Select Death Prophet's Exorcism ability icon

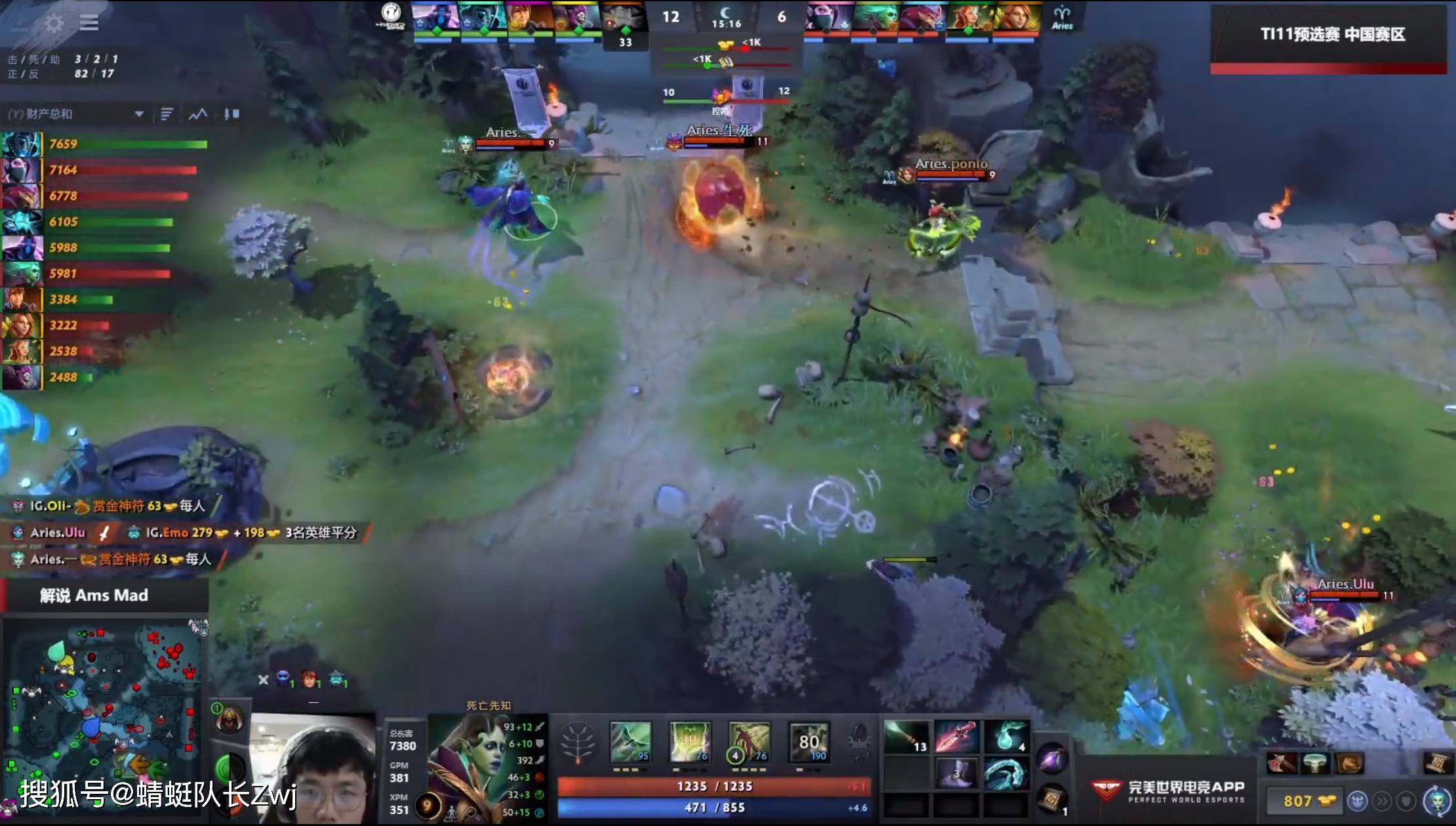click(810, 741)
